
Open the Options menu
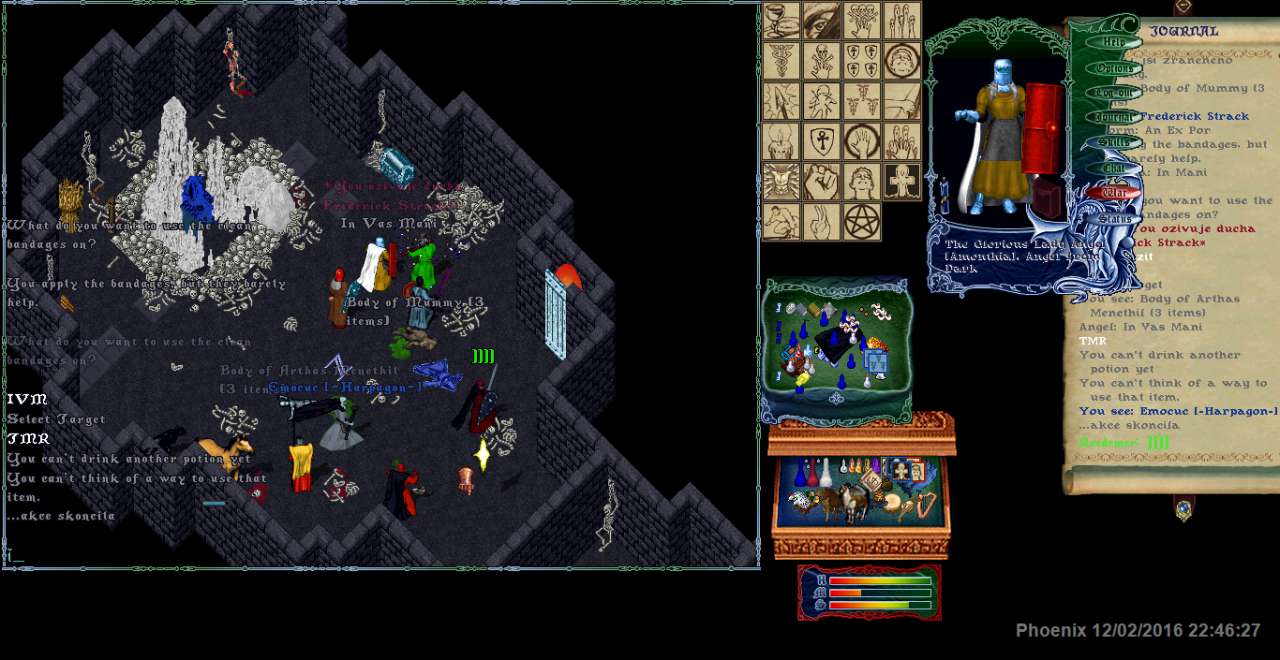point(1113,68)
